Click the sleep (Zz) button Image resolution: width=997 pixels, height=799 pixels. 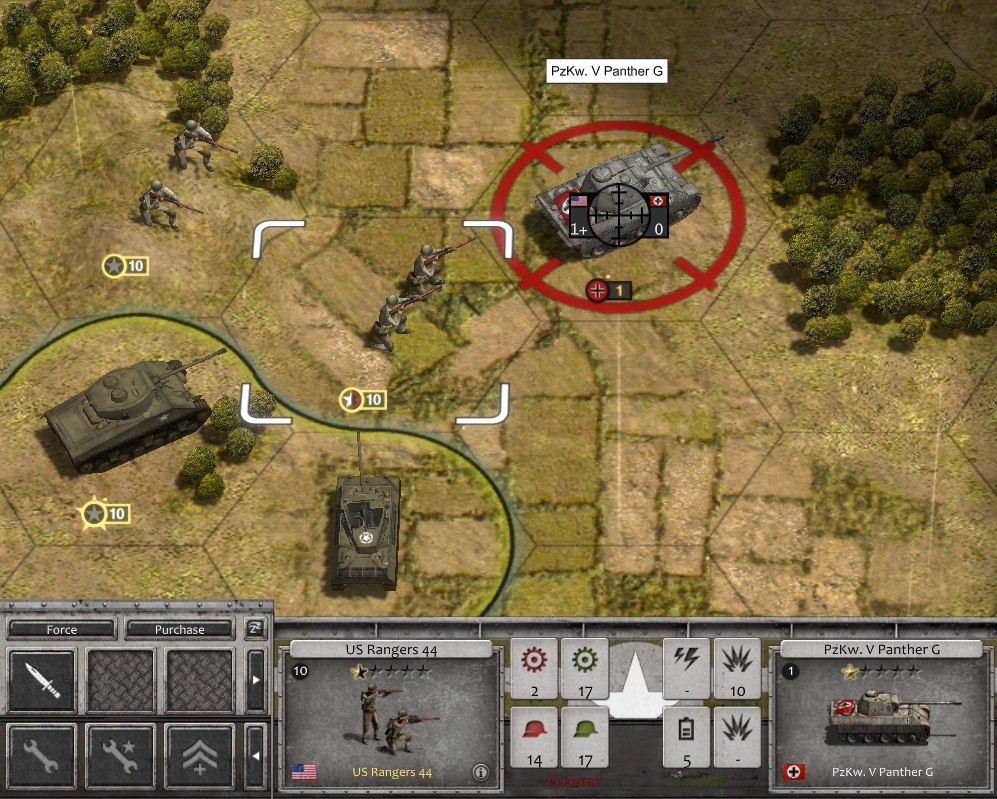tap(256, 629)
